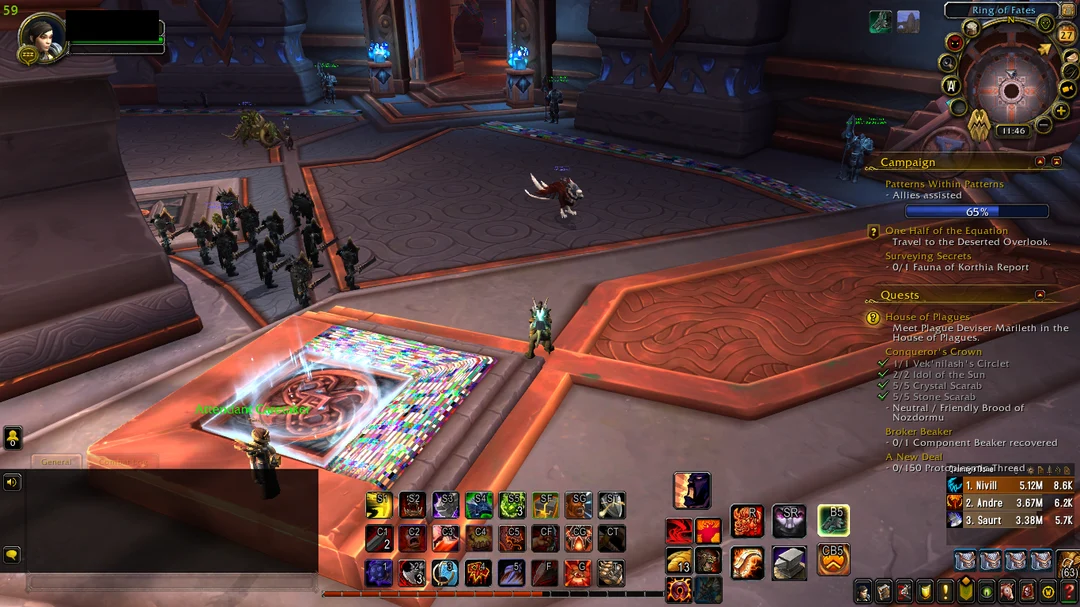The image size is (1080, 607).
Task: Activate the ability keybound S1
Action: [x=379, y=505]
